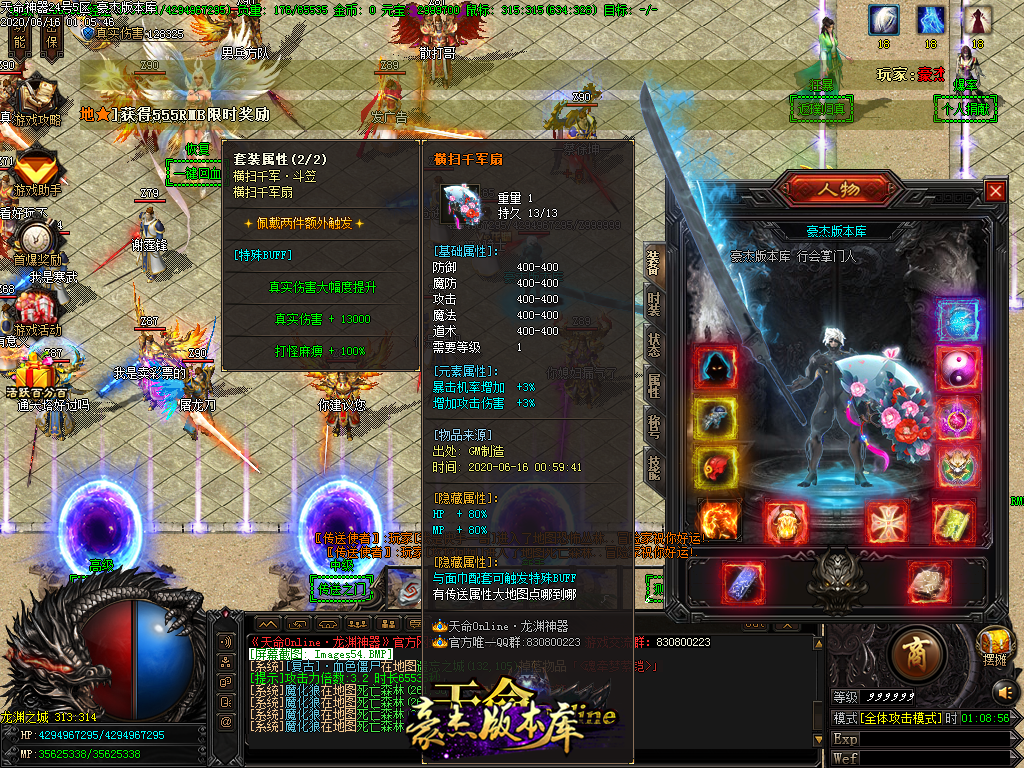Show the 属性 attributes tab

(x=653, y=385)
